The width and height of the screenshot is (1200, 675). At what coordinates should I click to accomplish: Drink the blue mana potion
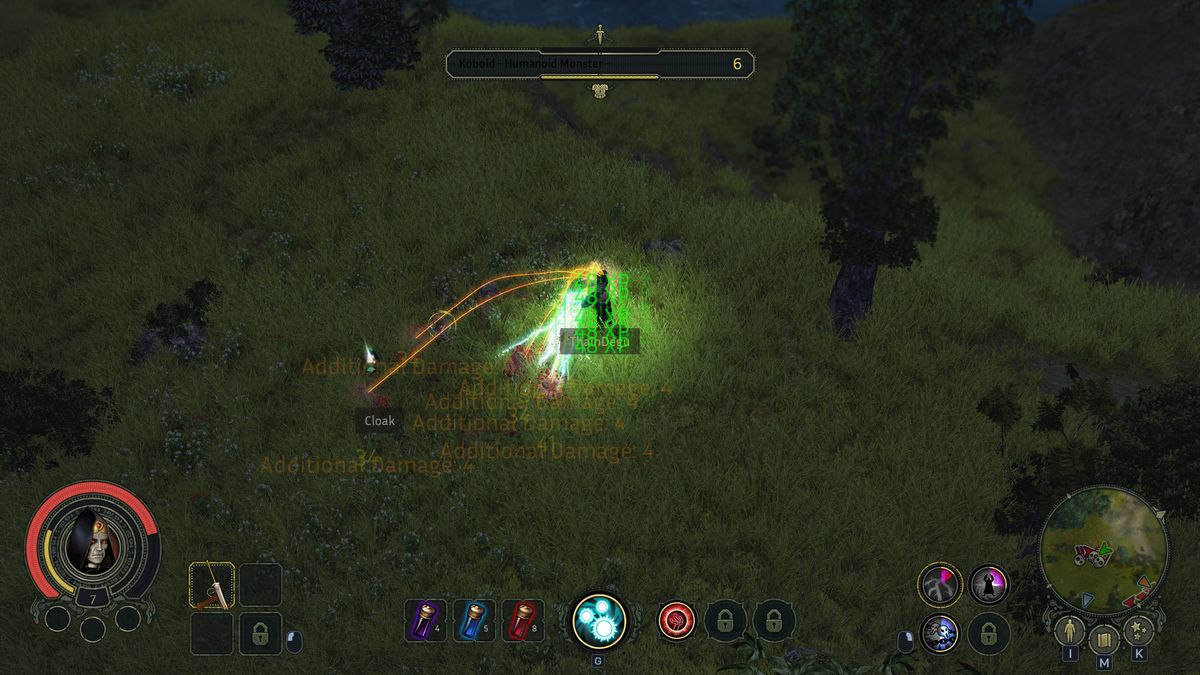tap(474, 620)
